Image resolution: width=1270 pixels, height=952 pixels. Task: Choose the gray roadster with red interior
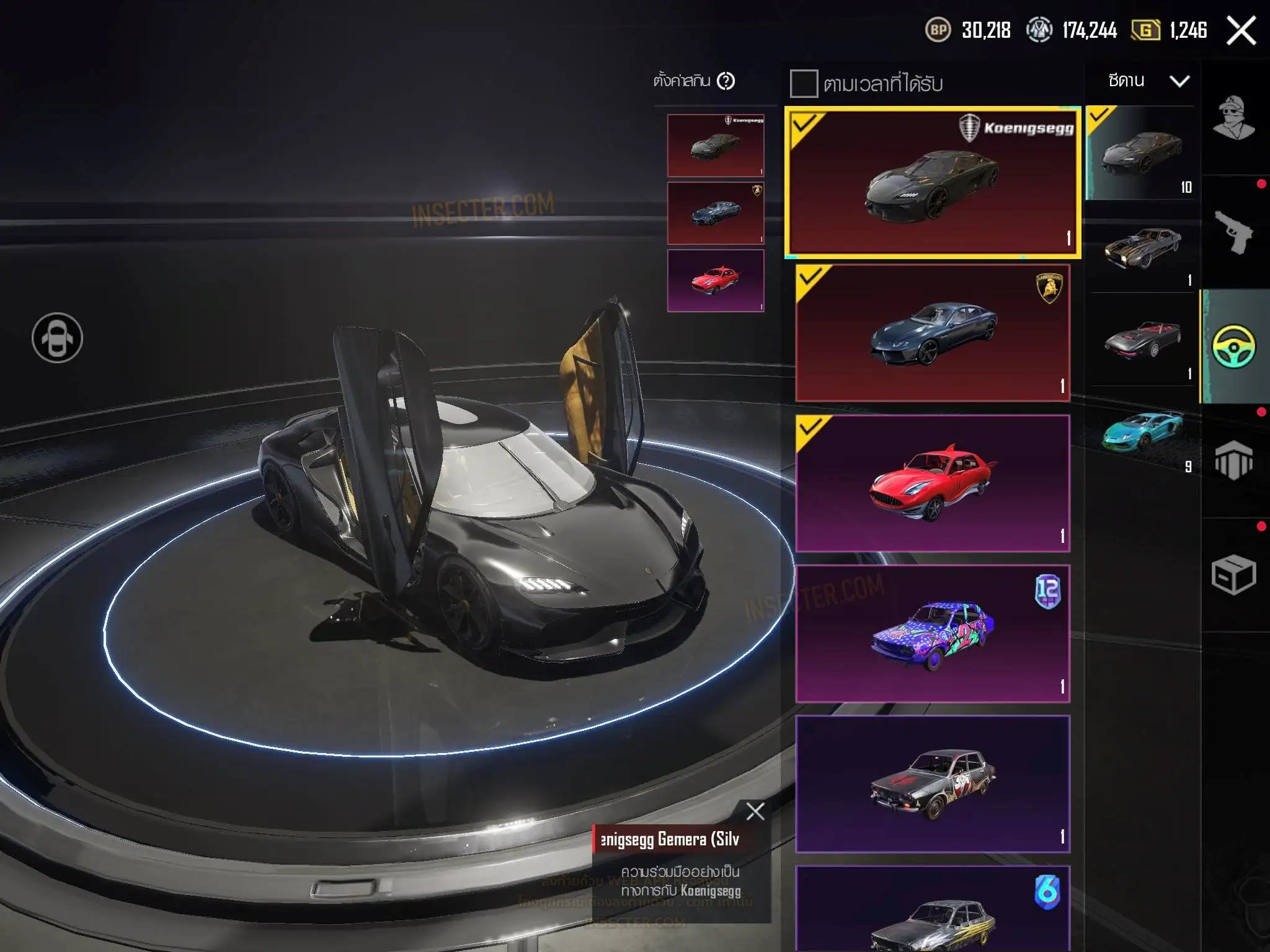pos(1142,340)
